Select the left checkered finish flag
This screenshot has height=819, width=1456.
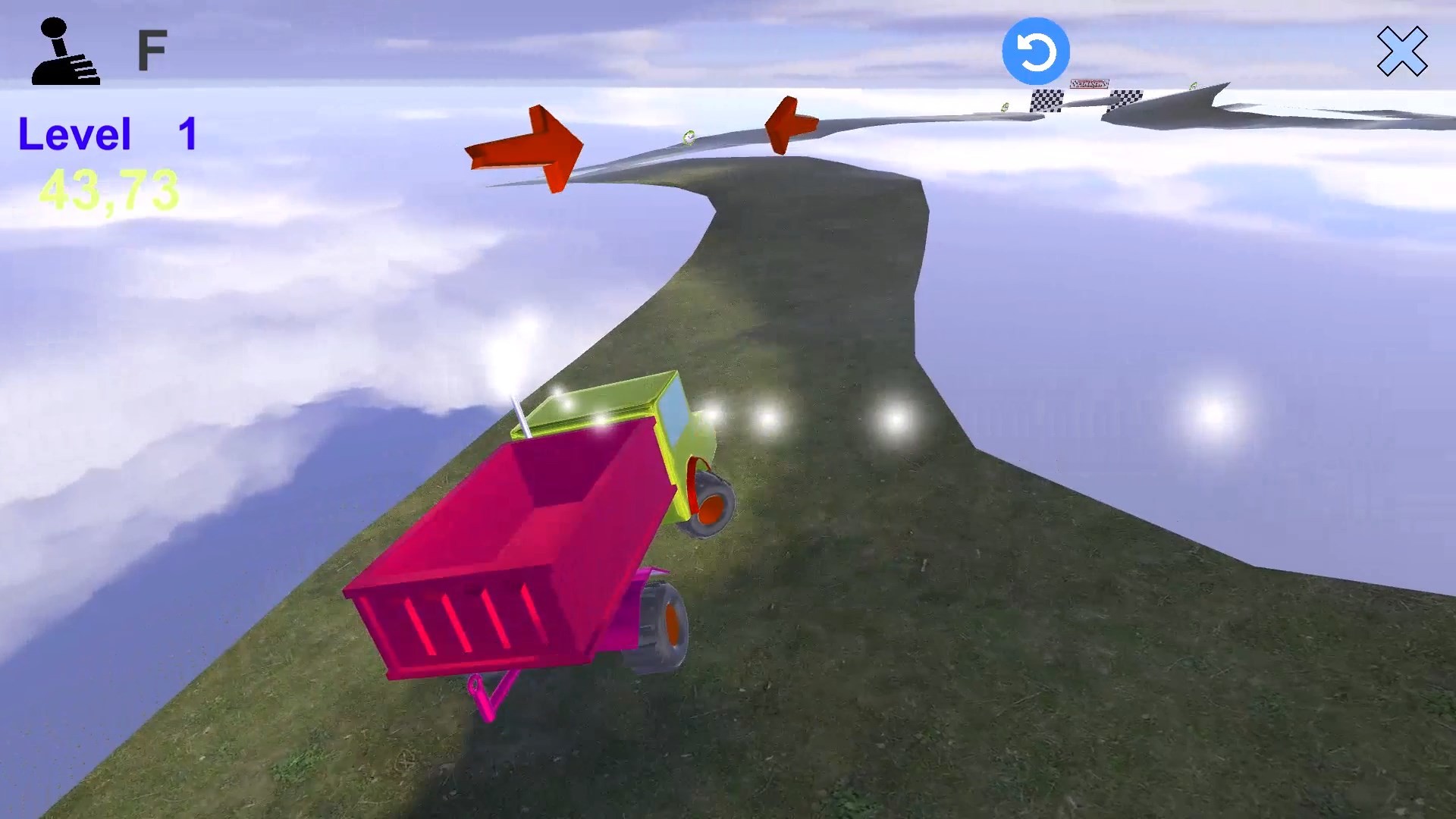pyautogui.click(x=1046, y=100)
